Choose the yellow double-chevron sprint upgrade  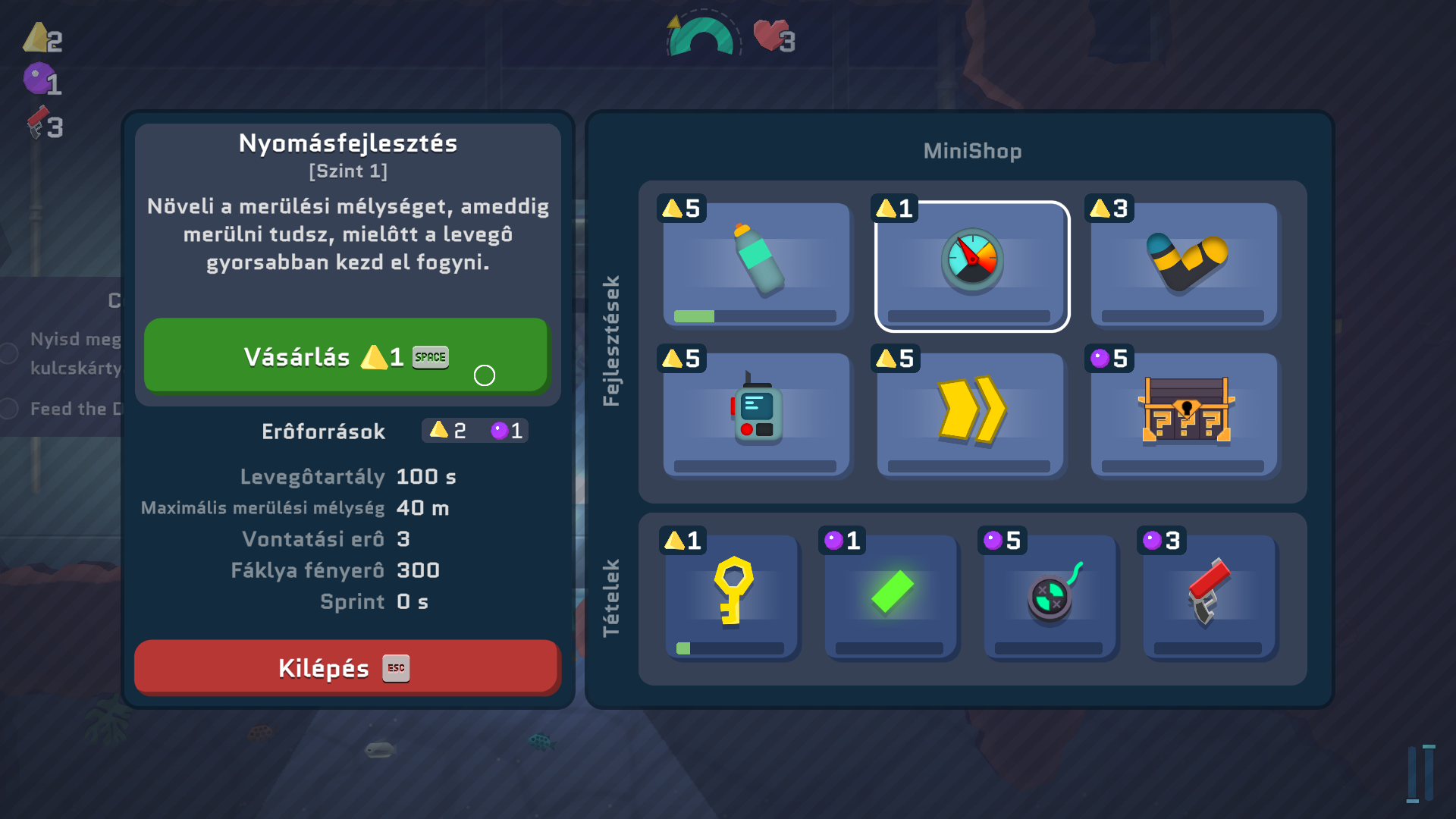(x=971, y=414)
